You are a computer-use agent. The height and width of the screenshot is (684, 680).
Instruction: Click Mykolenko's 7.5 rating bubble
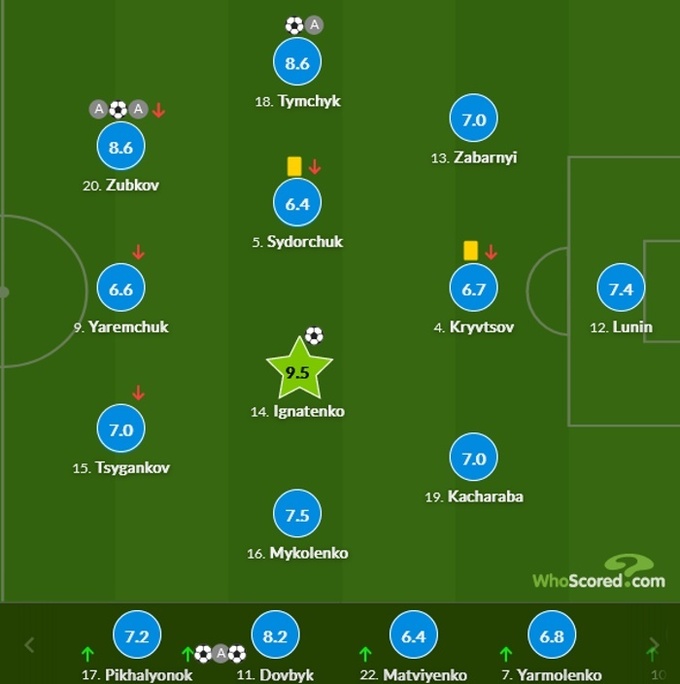point(297,515)
